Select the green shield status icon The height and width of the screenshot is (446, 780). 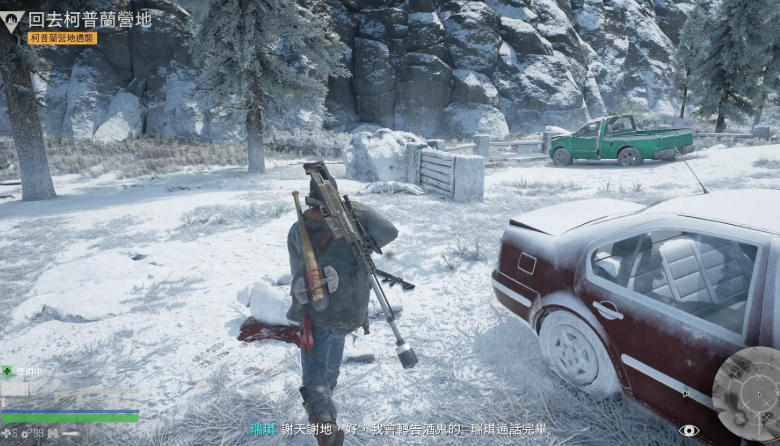pyautogui.click(x=8, y=372)
